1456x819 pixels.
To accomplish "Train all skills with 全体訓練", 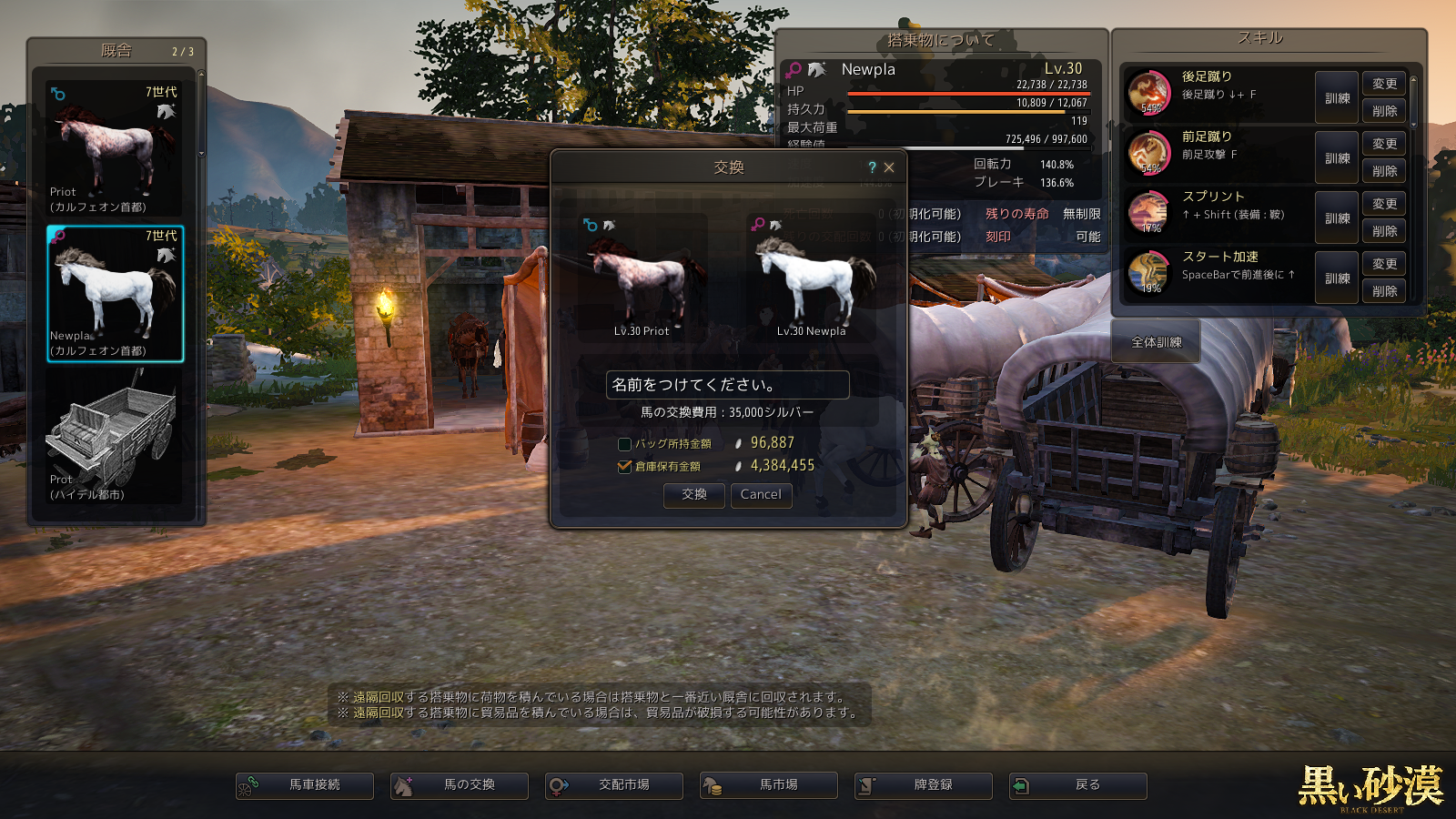I will [1156, 342].
